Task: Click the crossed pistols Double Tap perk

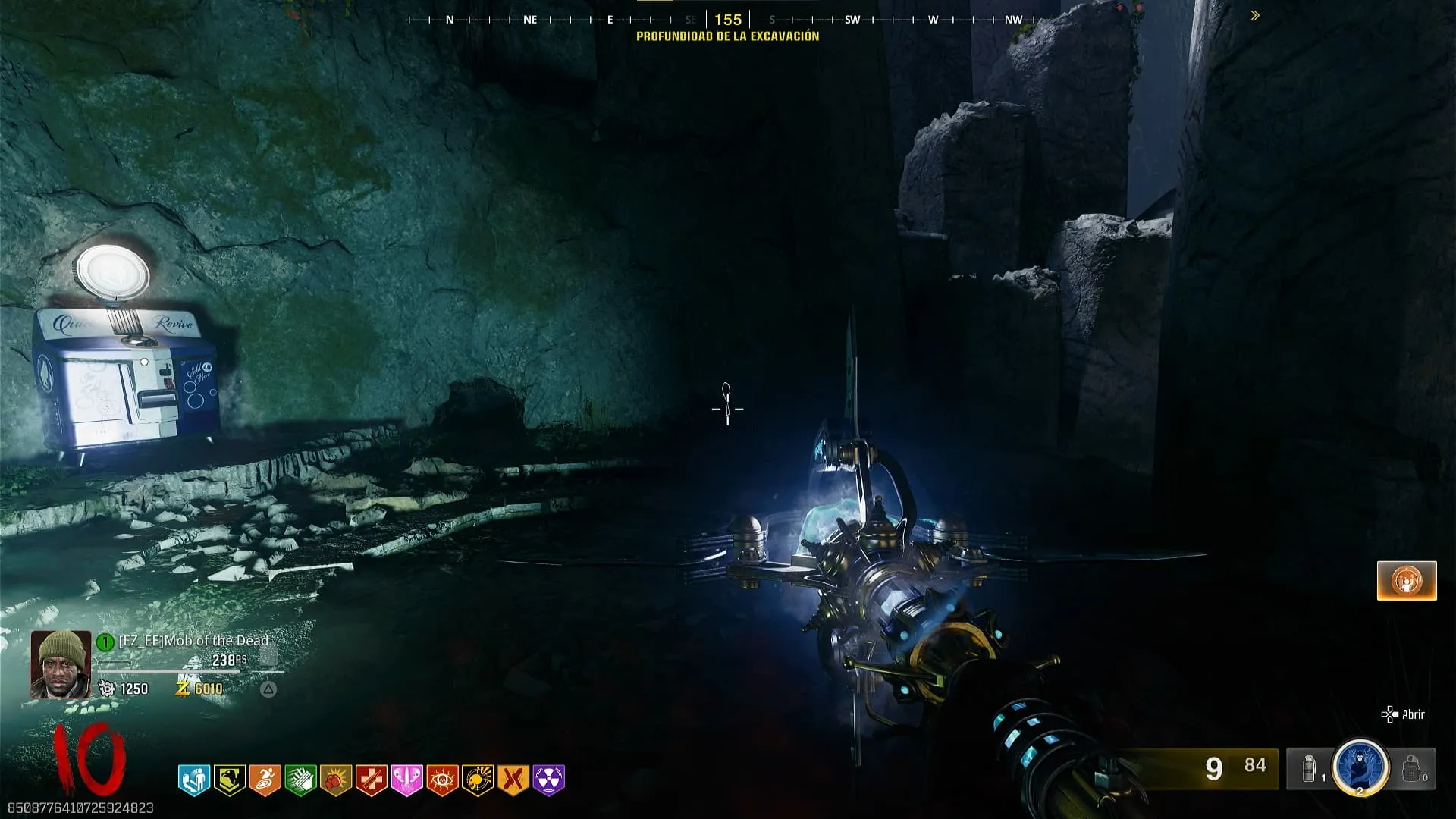Action: 513,780
